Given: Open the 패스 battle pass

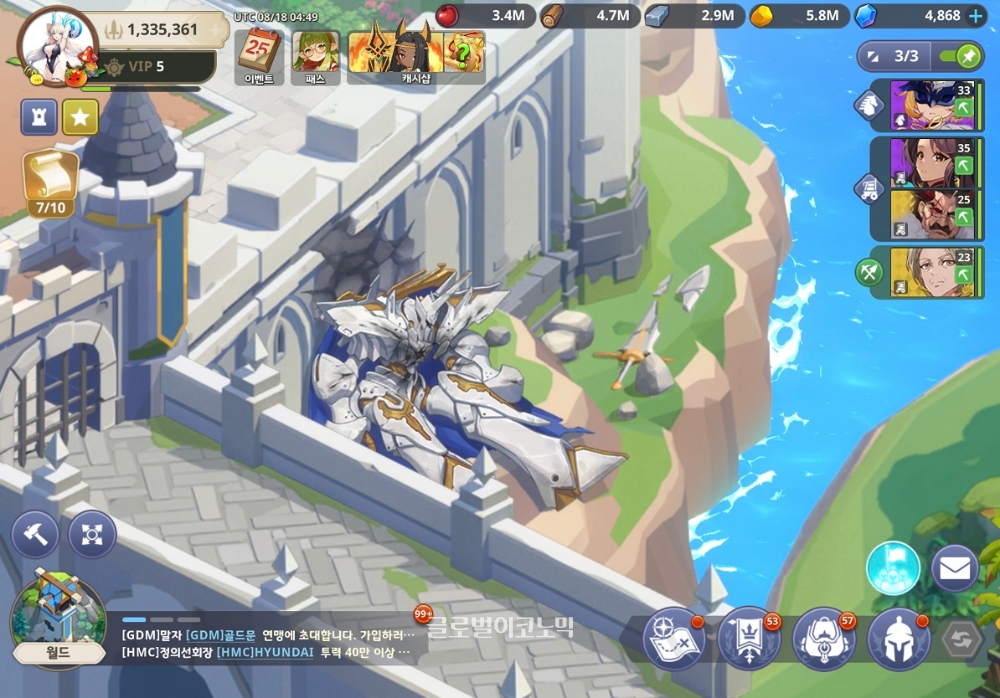Looking at the screenshot, I should click(315, 55).
